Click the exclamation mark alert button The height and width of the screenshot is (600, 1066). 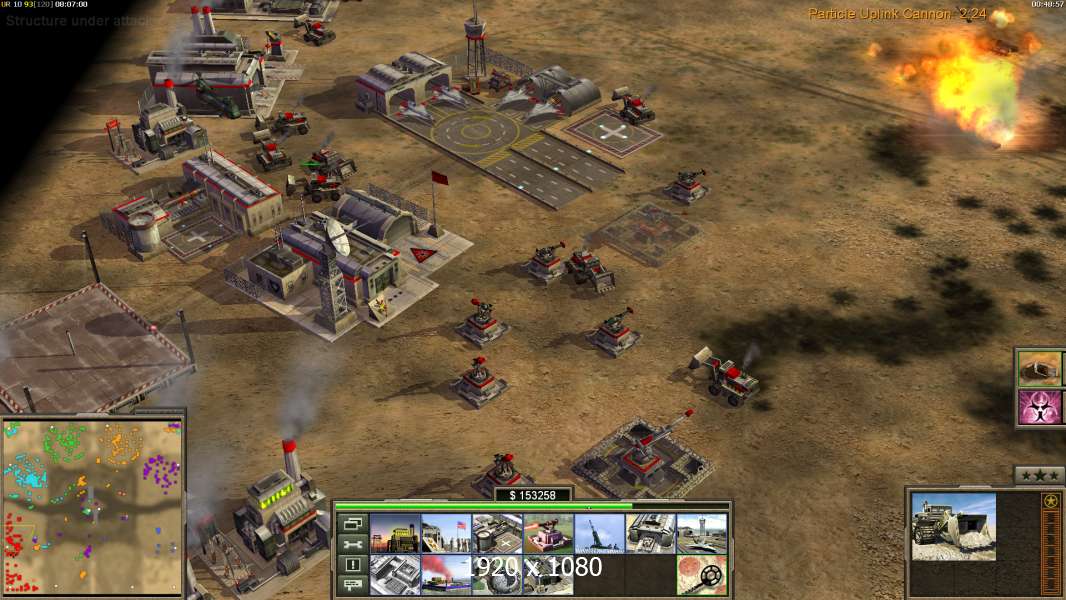click(351, 565)
